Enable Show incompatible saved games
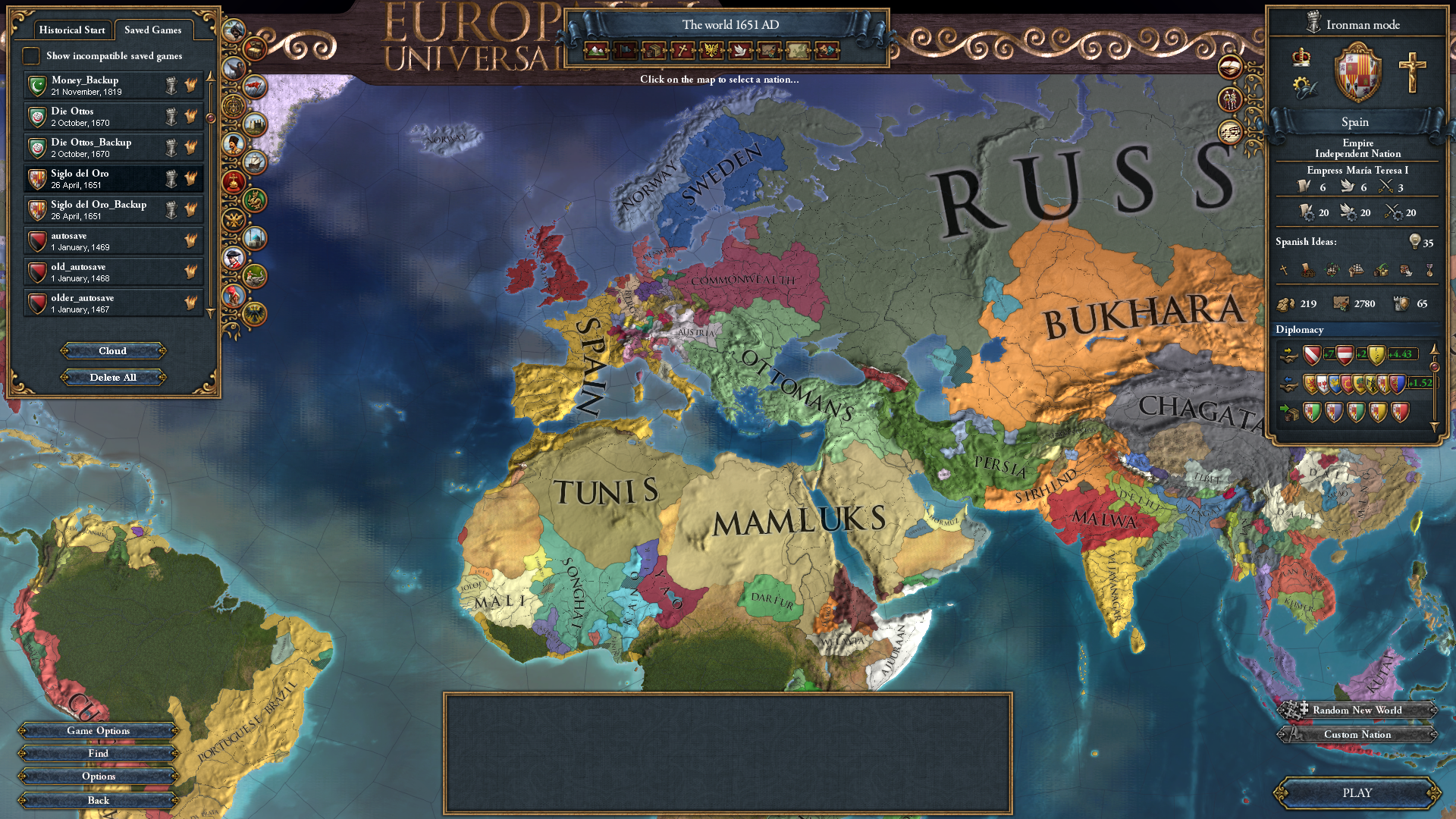Screen dimensions: 1456x819 [31, 55]
